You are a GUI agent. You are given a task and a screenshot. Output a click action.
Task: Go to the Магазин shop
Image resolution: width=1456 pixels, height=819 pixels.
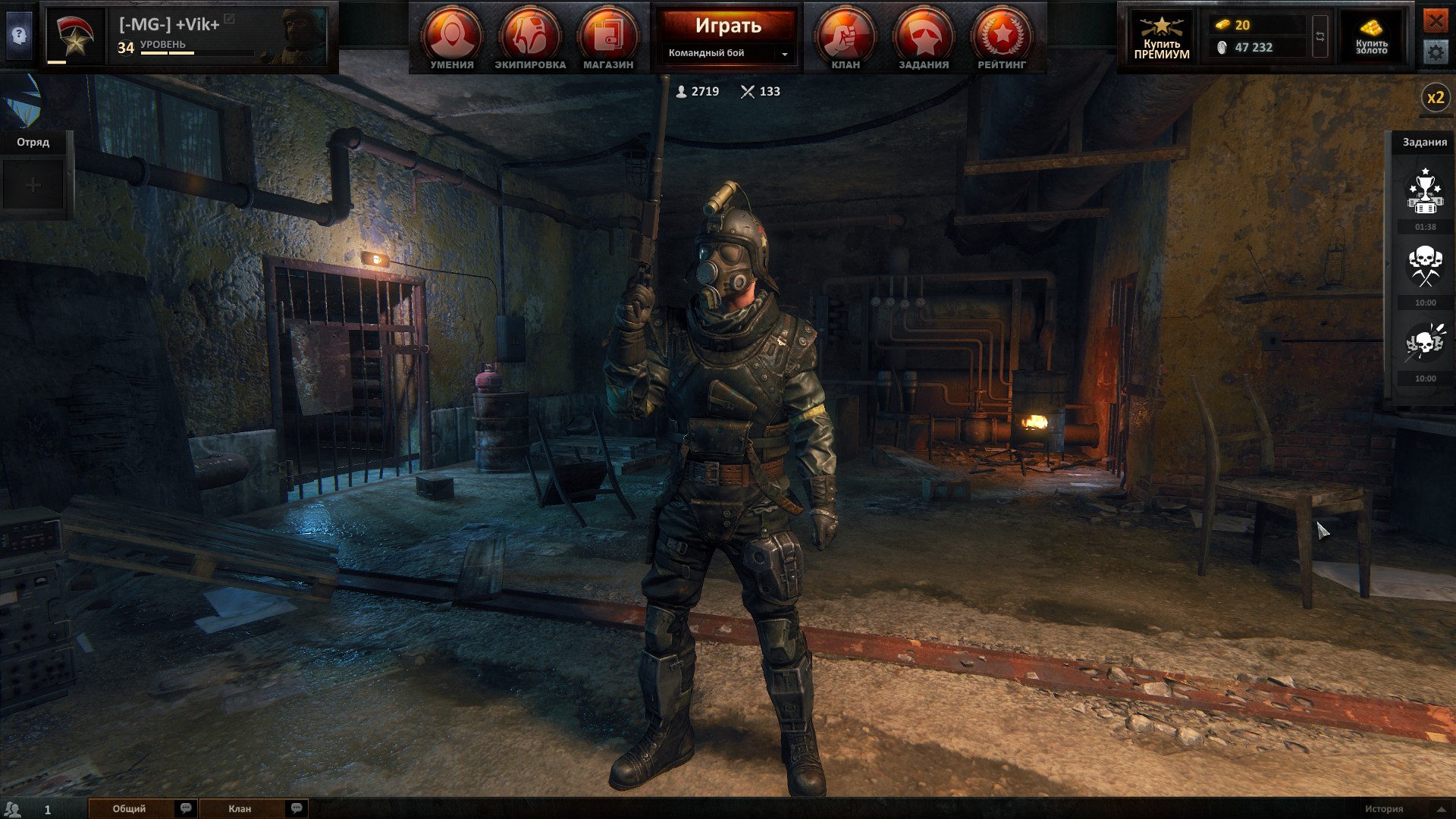pyautogui.click(x=608, y=37)
